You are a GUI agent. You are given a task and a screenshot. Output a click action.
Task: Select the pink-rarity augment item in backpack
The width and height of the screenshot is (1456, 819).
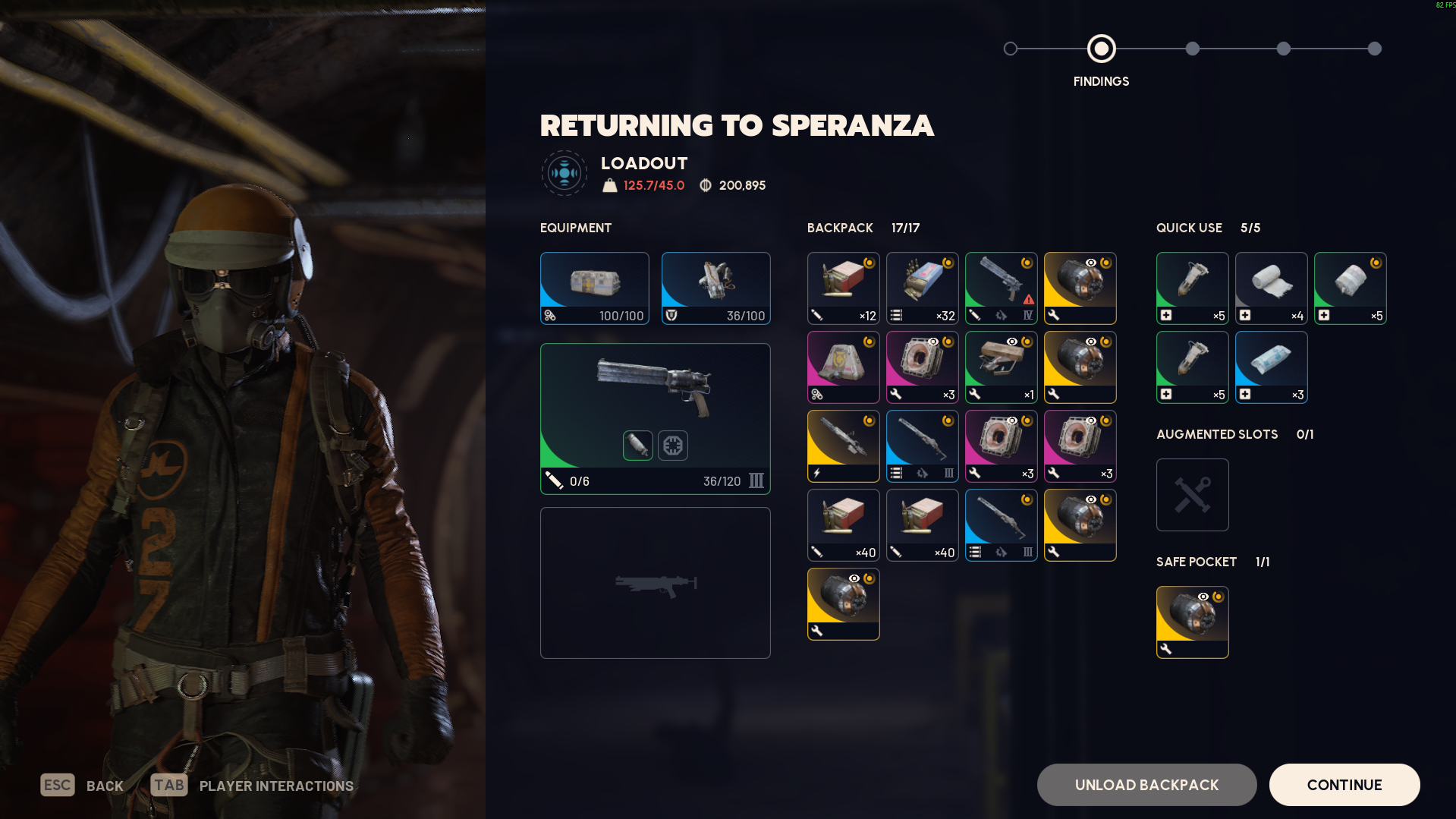(843, 367)
